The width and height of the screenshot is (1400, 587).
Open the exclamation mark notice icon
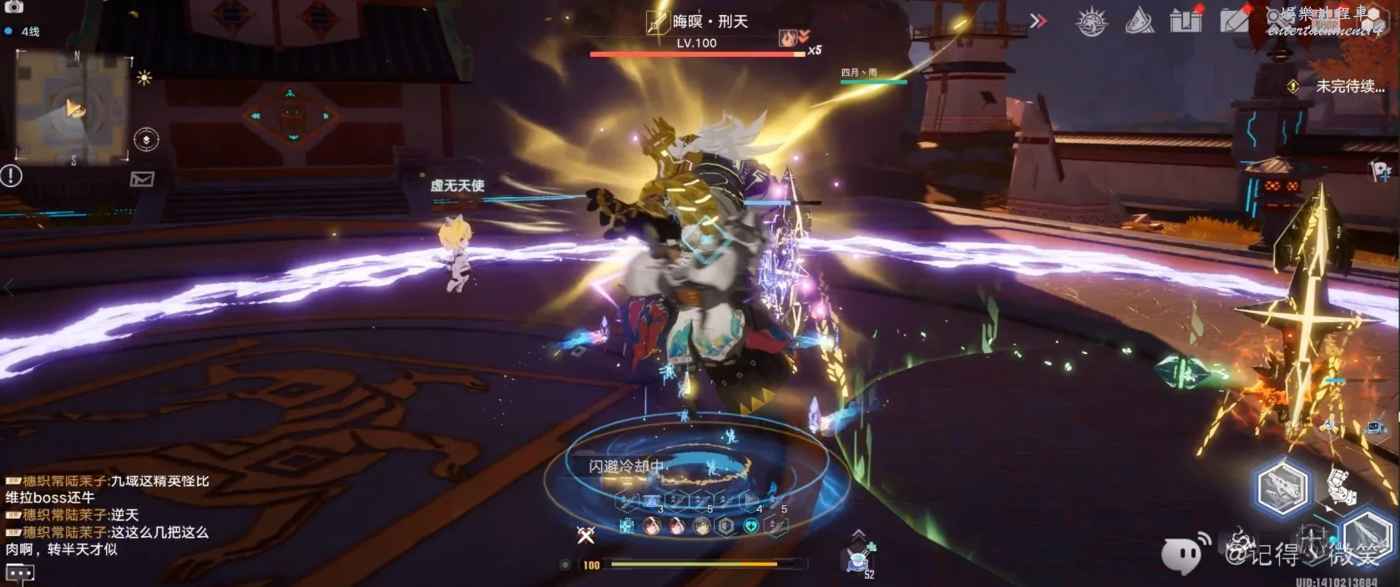coord(11,176)
